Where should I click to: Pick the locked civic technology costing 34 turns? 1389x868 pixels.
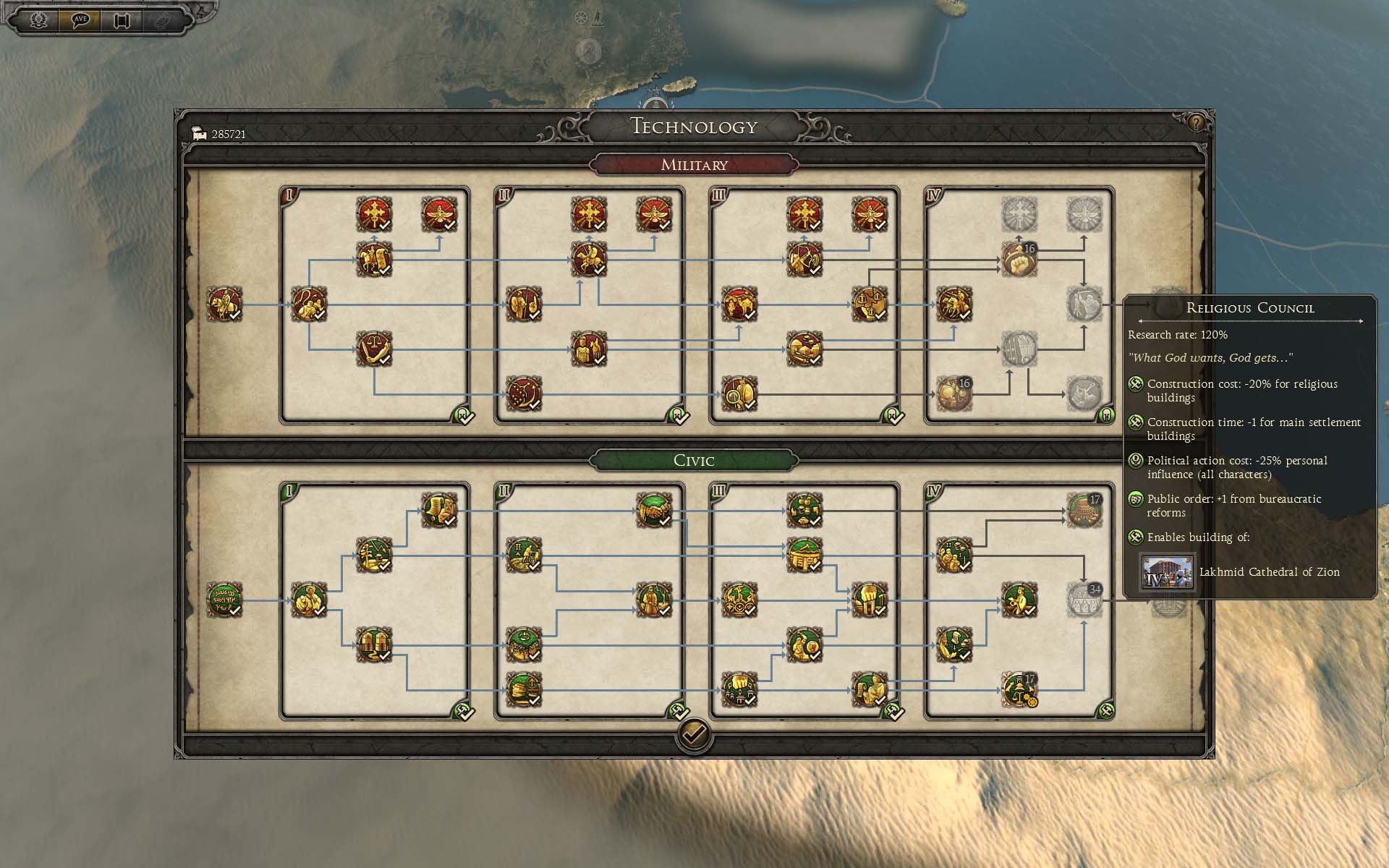[1084, 600]
